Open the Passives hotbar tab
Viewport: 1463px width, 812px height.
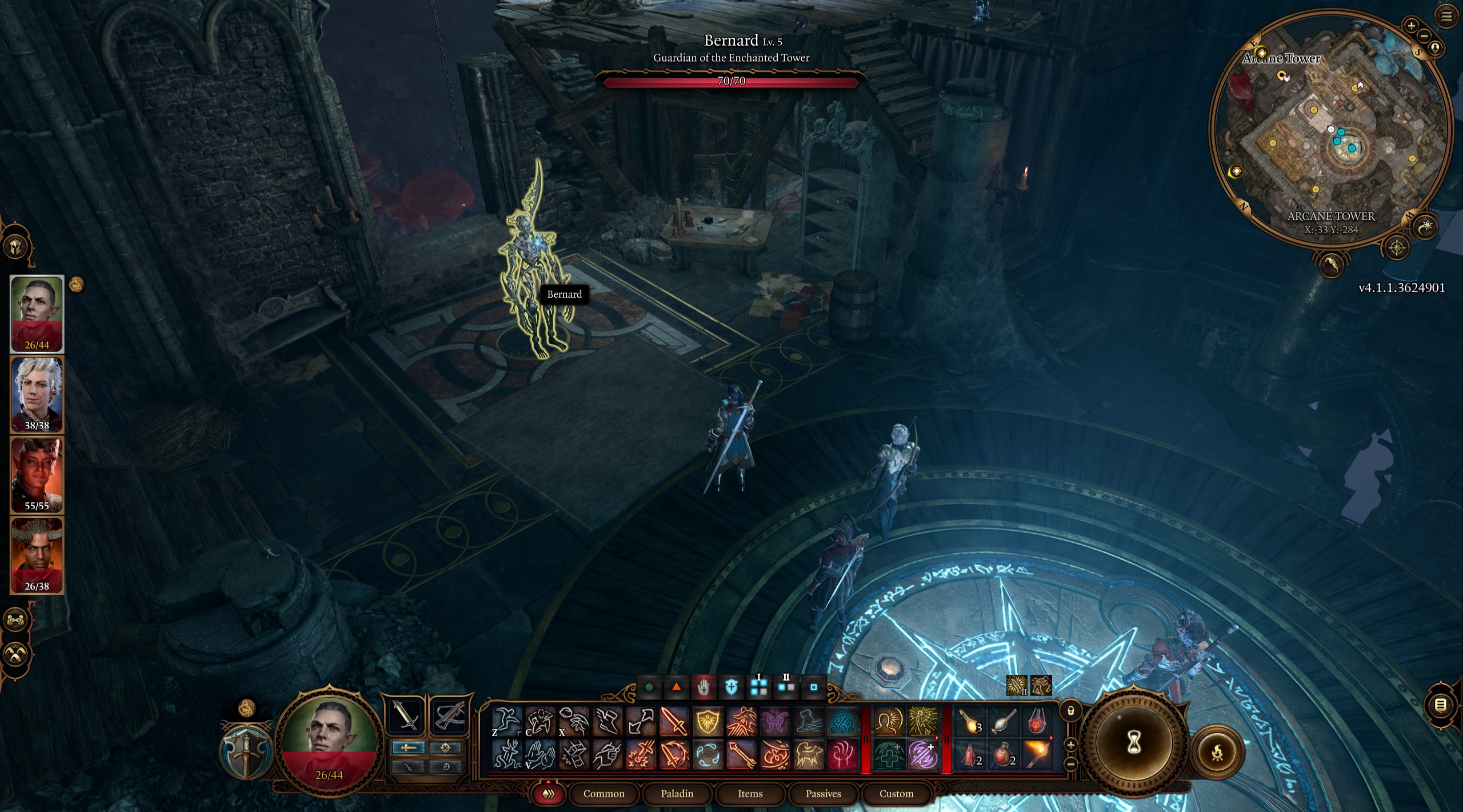[x=825, y=794]
